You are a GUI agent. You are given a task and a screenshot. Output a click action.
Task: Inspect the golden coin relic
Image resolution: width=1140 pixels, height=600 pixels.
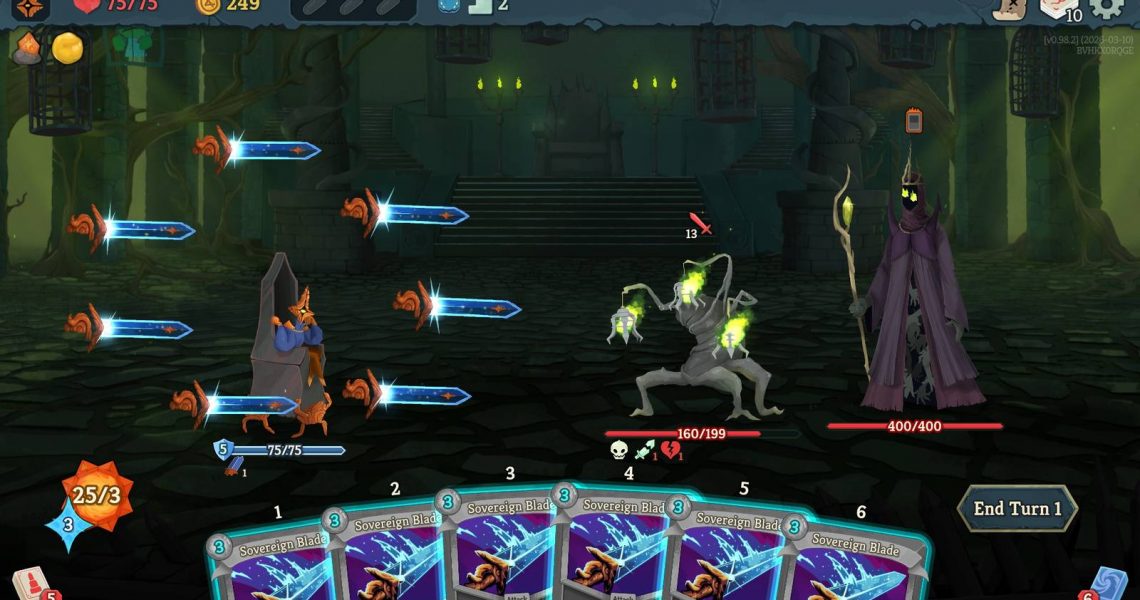(x=67, y=48)
